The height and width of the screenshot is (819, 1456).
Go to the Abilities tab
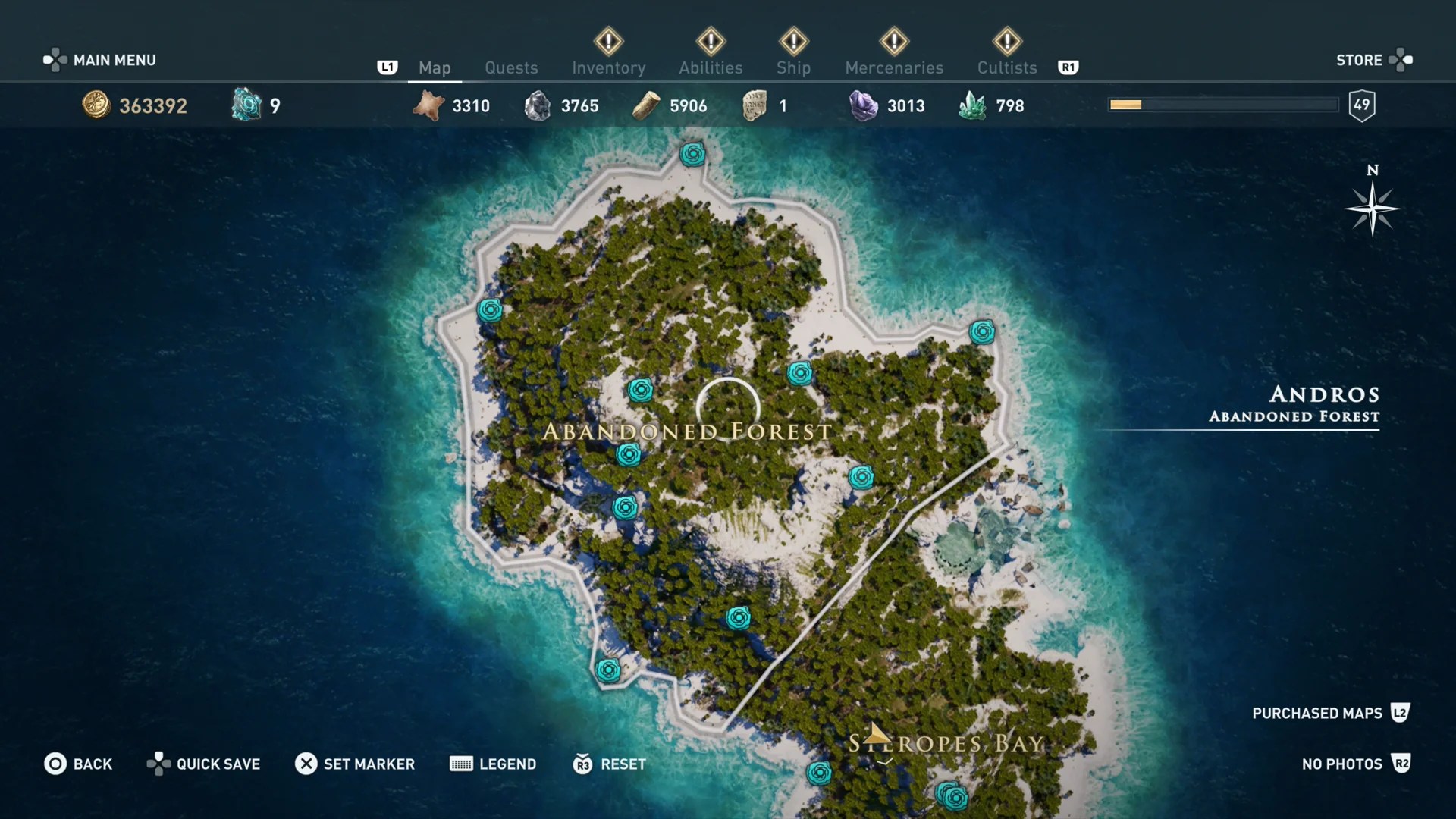point(711,67)
